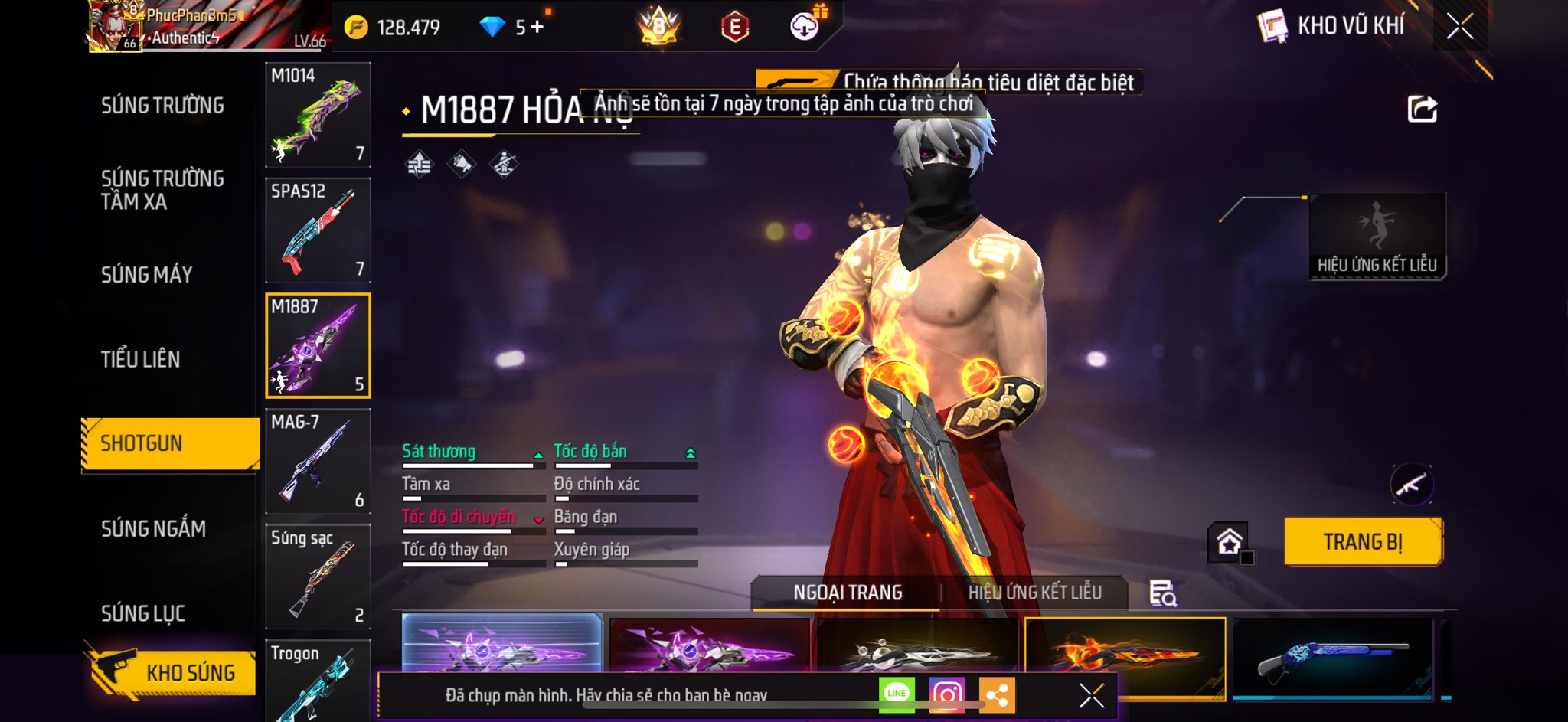Image resolution: width=1568 pixels, height=722 pixels.
Task: Open SÚNG TRƯỜNG TẦM XA category
Action: tap(162, 190)
